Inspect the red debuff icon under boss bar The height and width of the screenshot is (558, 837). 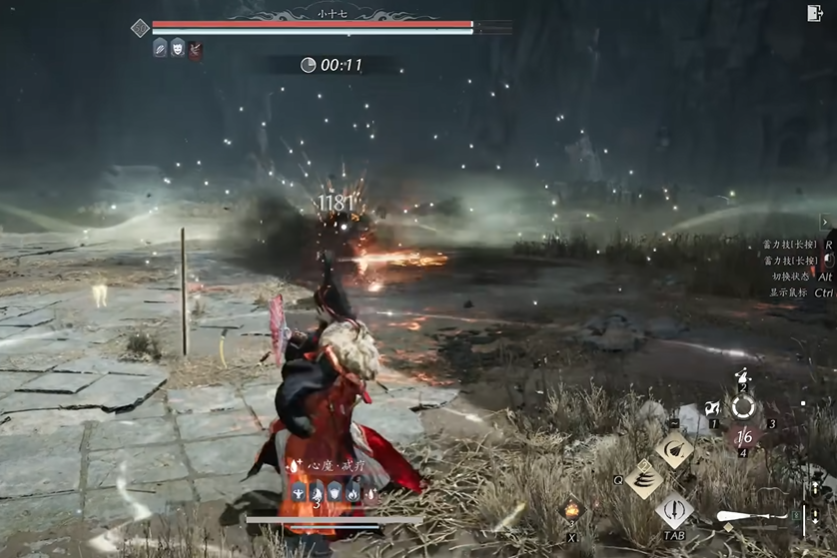pos(195,48)
